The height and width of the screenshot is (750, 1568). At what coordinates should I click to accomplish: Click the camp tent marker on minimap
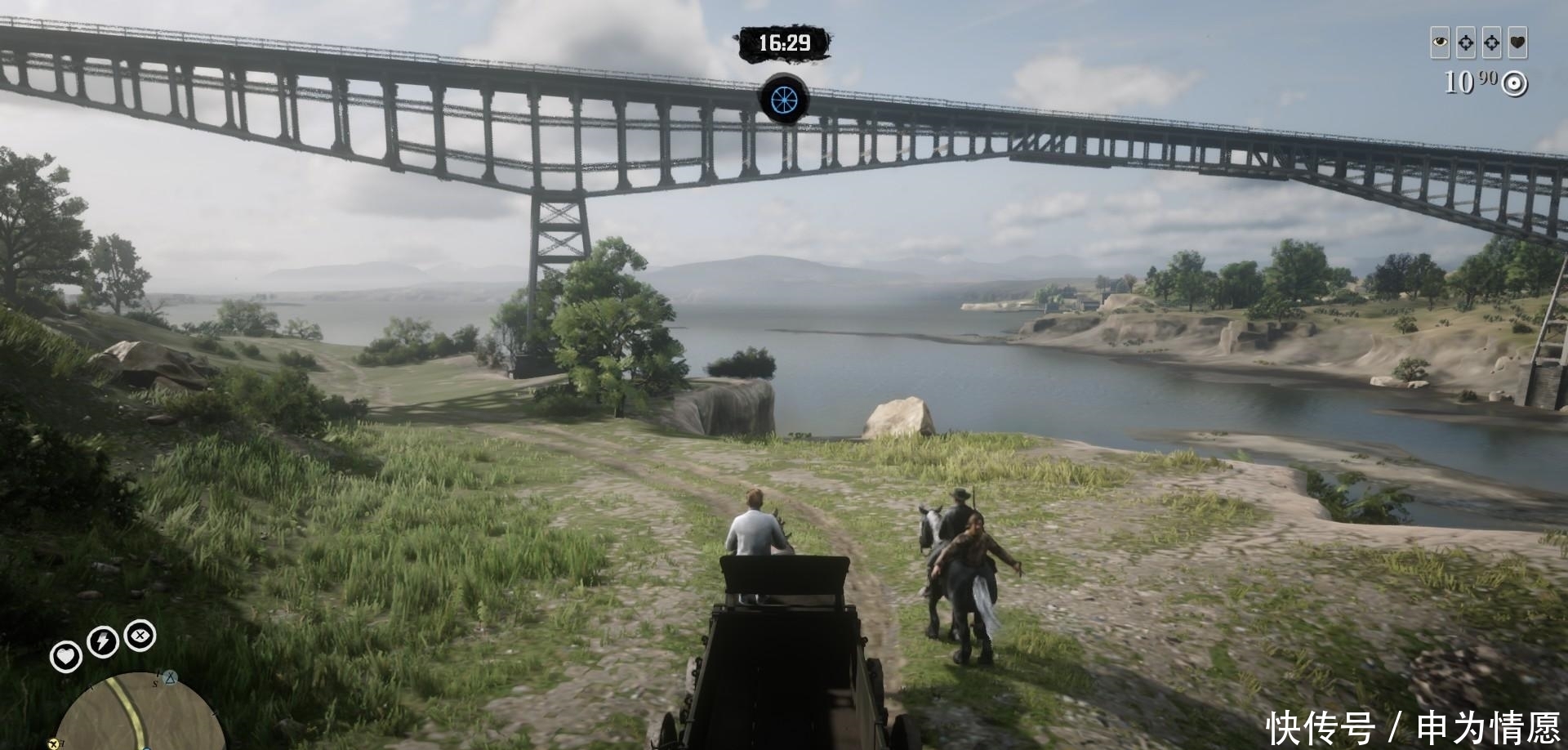(170, 677)
